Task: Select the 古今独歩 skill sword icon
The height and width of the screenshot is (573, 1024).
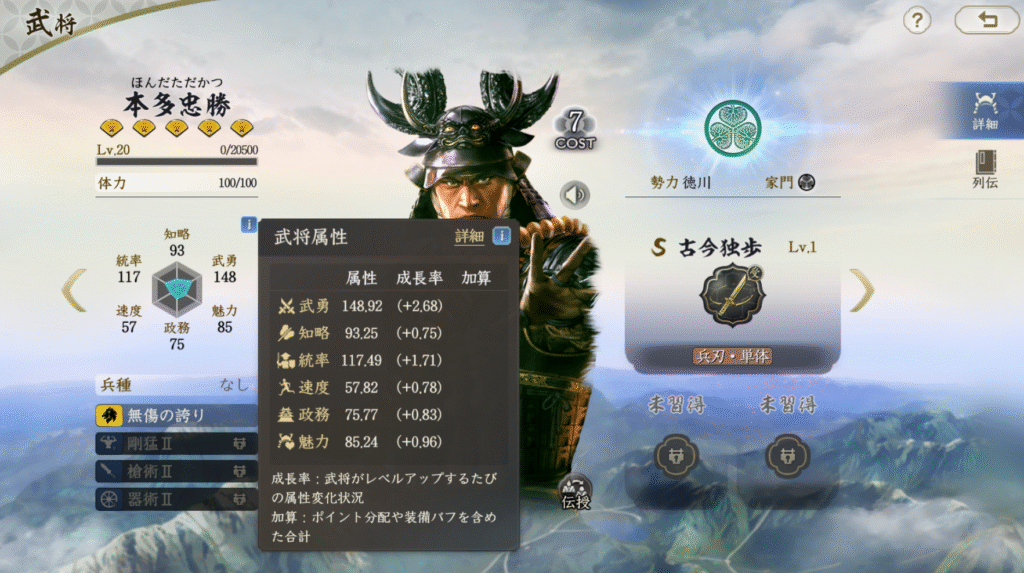Action: pos(734,296)
